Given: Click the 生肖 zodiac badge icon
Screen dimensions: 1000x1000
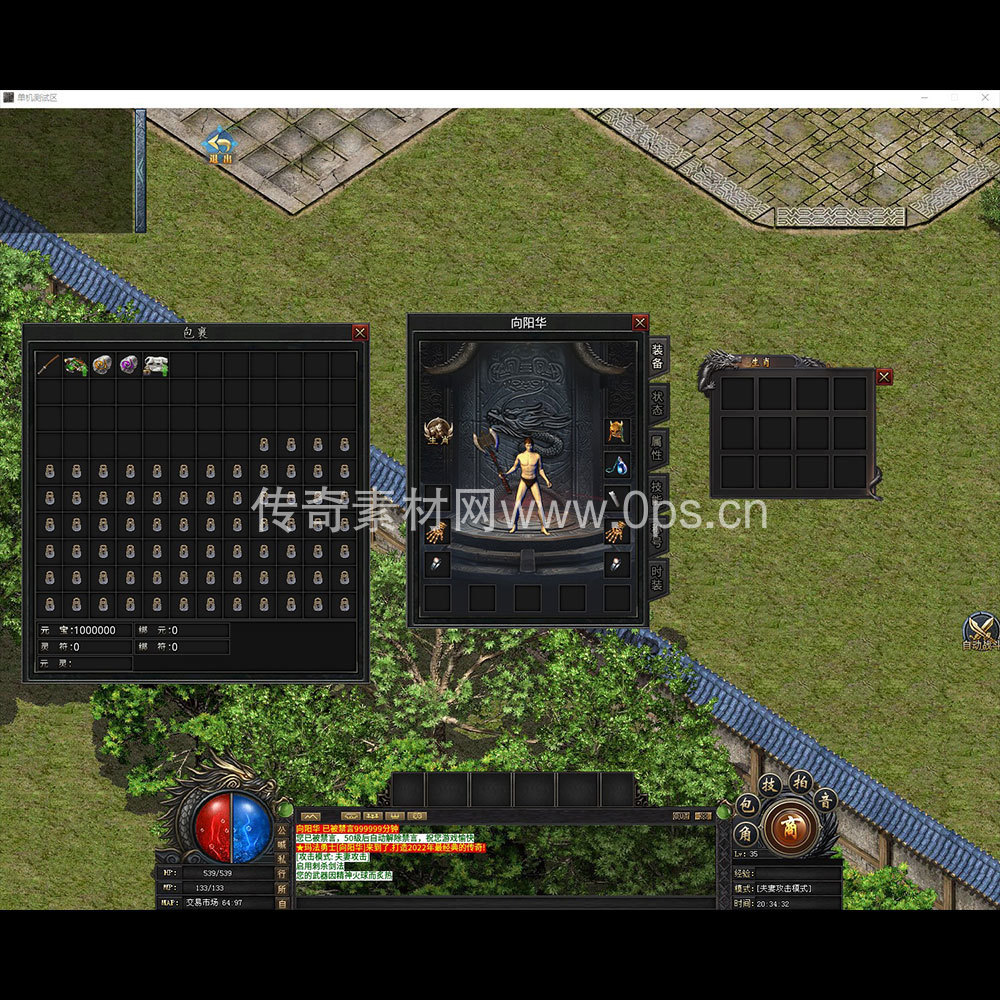Looking at the screenshot, I should (x=437, y=432).
